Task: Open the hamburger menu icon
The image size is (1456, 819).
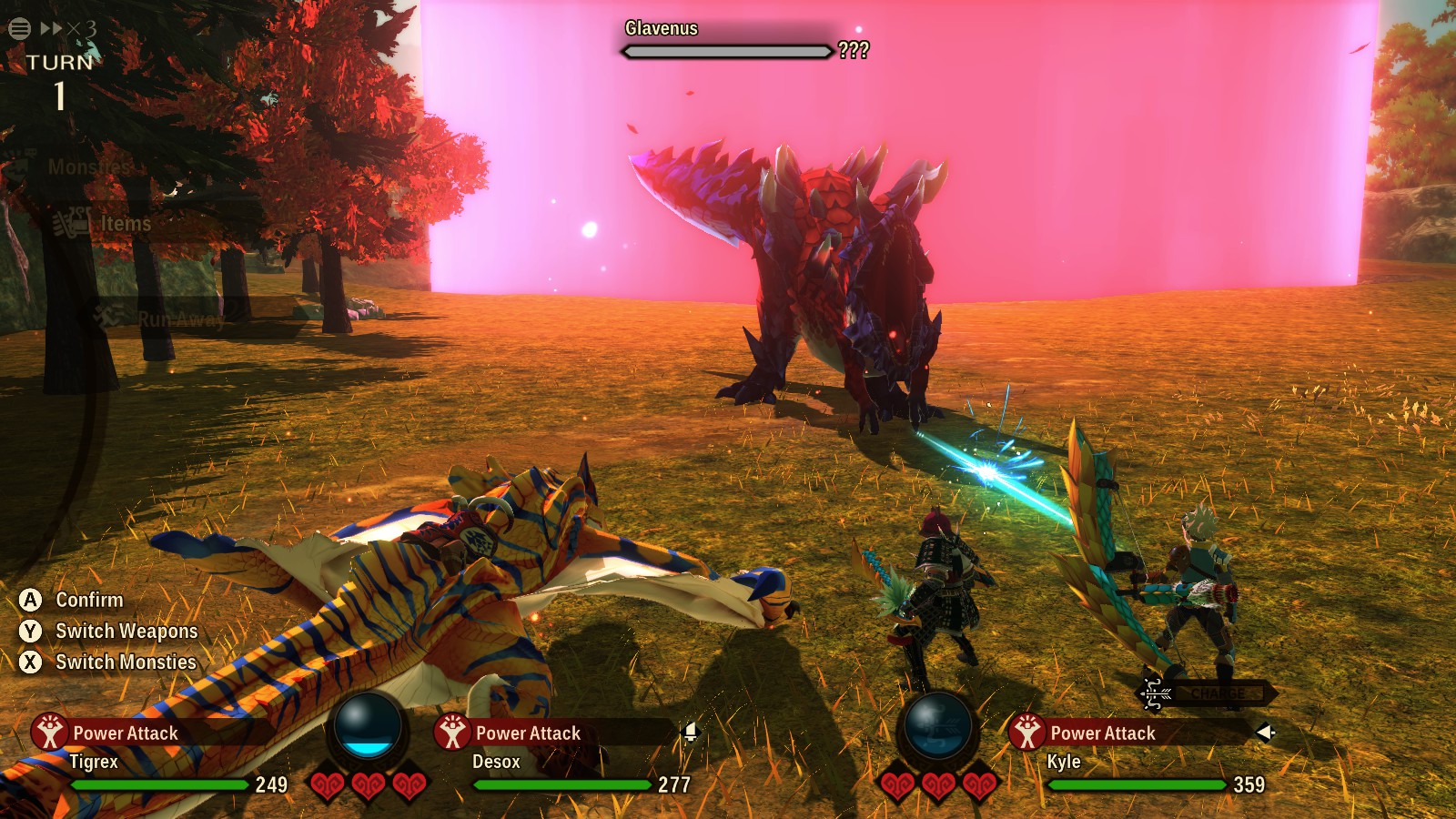Action: [19, 28]
